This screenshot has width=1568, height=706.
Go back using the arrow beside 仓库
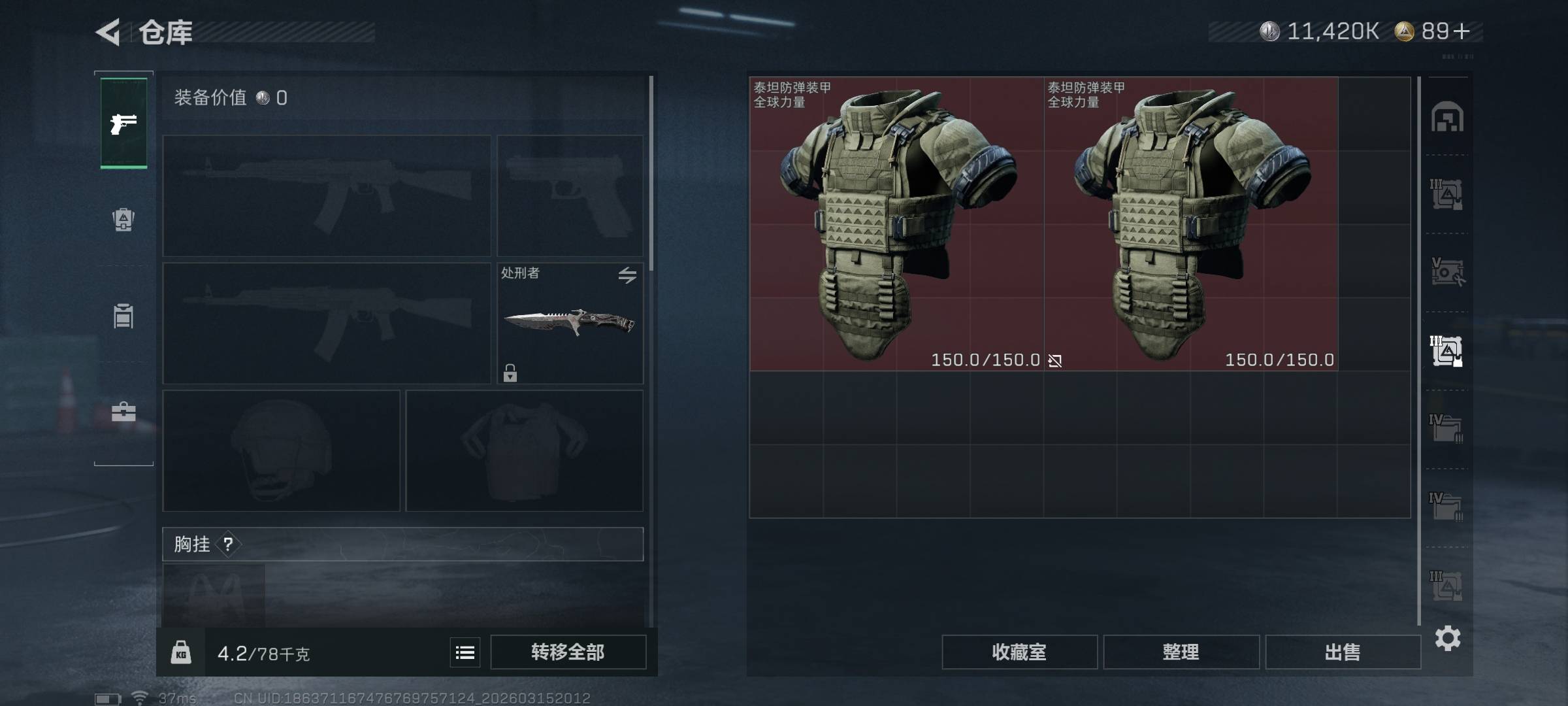[x=108, y=32]
